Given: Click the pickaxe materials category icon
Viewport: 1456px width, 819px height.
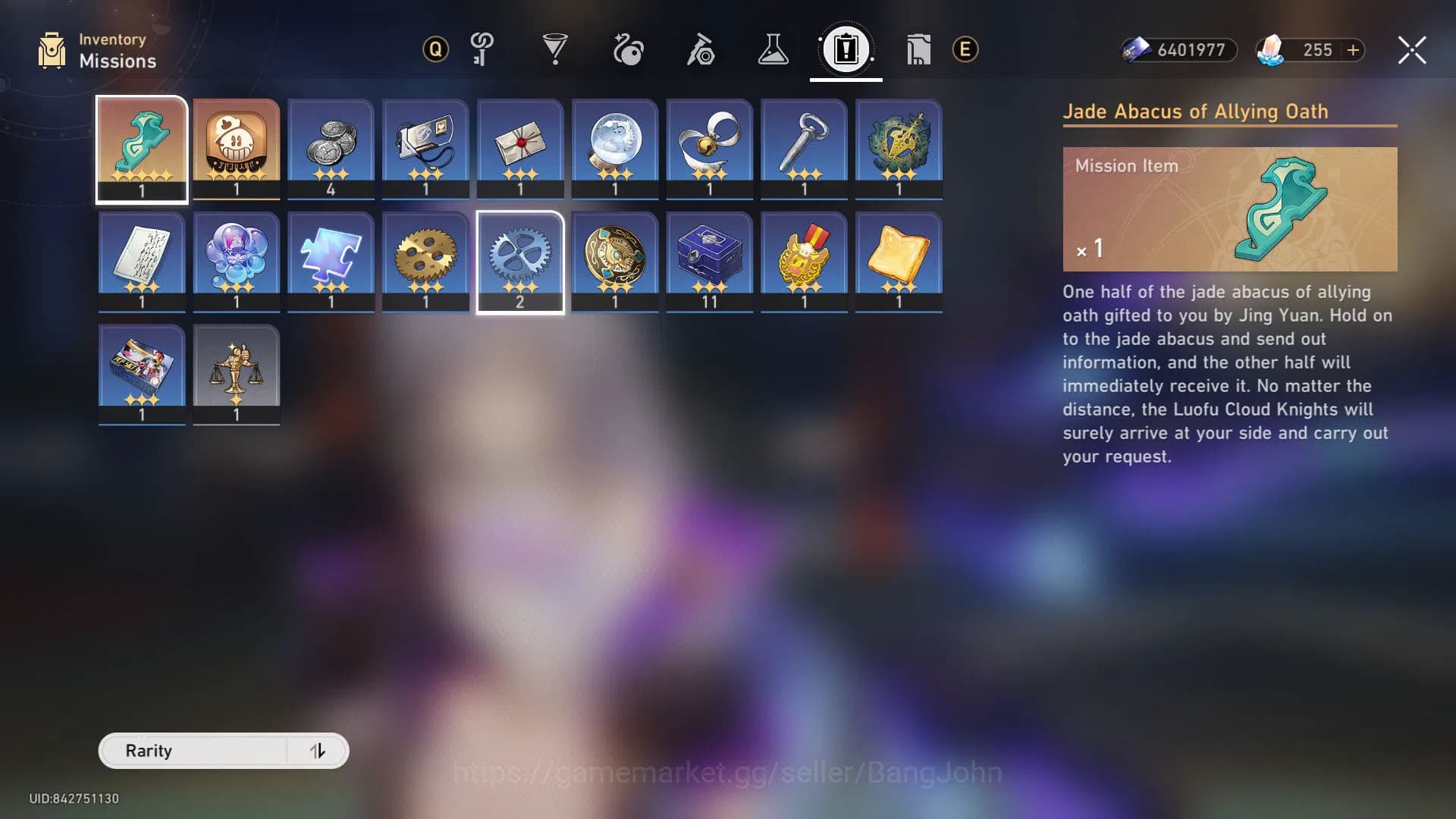Looking at the screenshot, I should [x=701, y=49].
